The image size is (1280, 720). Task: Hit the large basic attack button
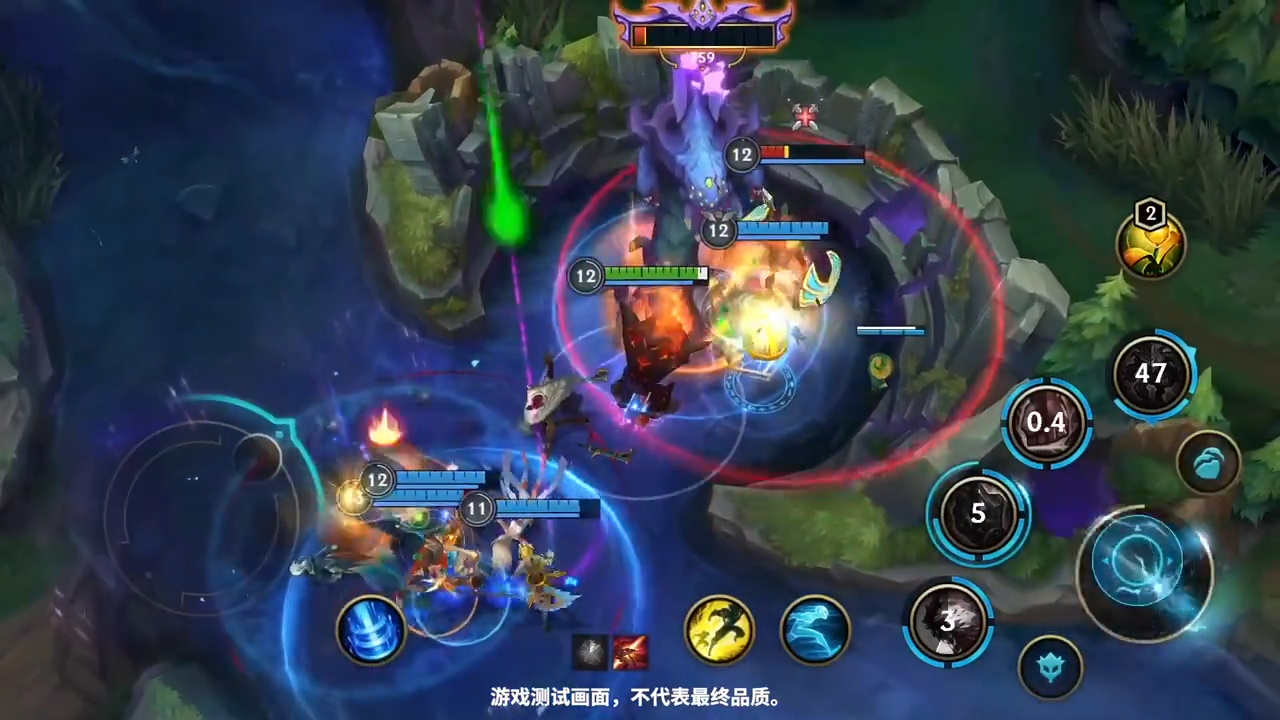pos(1144,573)
